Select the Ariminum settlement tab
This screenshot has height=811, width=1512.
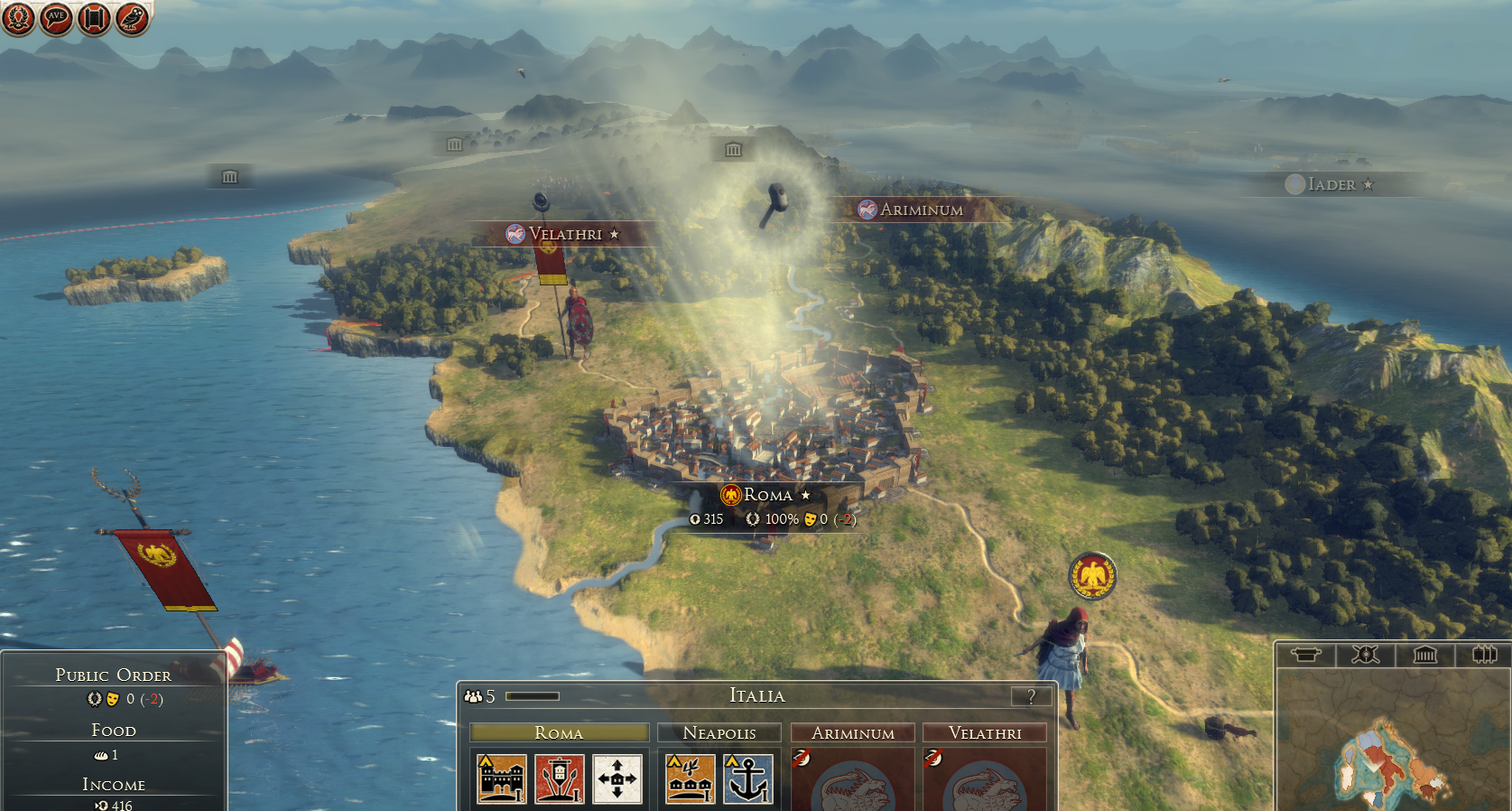[x=852, y=732]
